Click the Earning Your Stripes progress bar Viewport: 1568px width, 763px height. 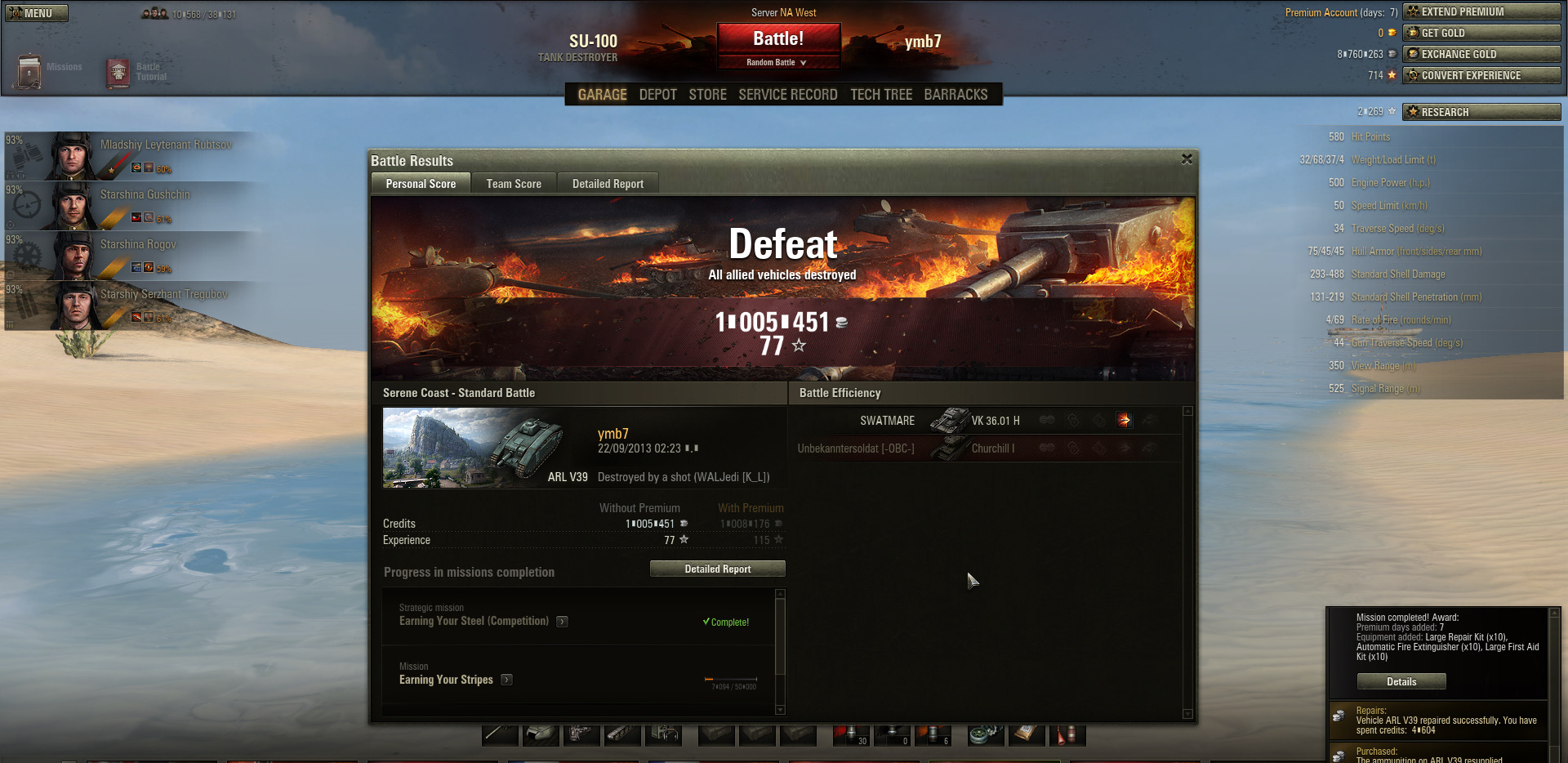729,679
